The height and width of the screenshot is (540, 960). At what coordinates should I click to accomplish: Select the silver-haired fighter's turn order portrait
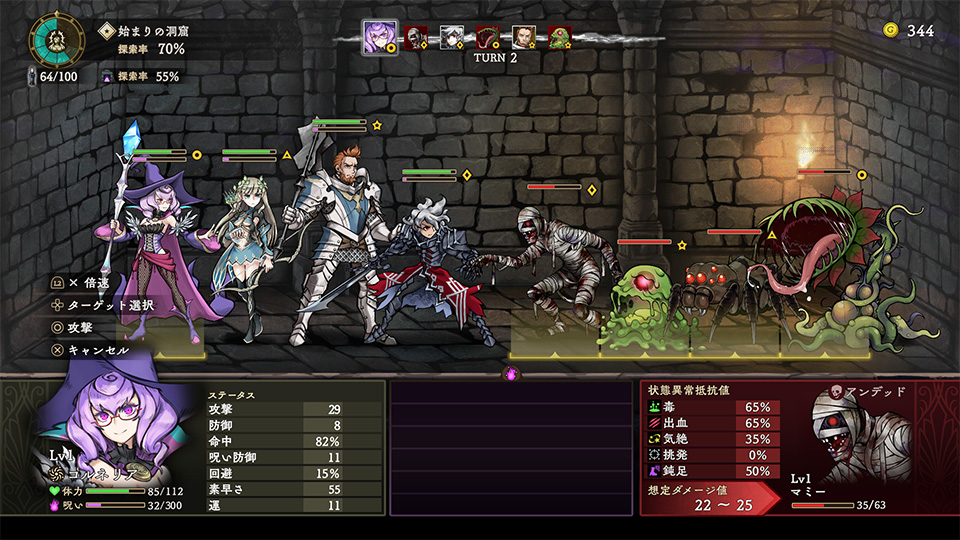pyautogui.click(x=452, y=38)
